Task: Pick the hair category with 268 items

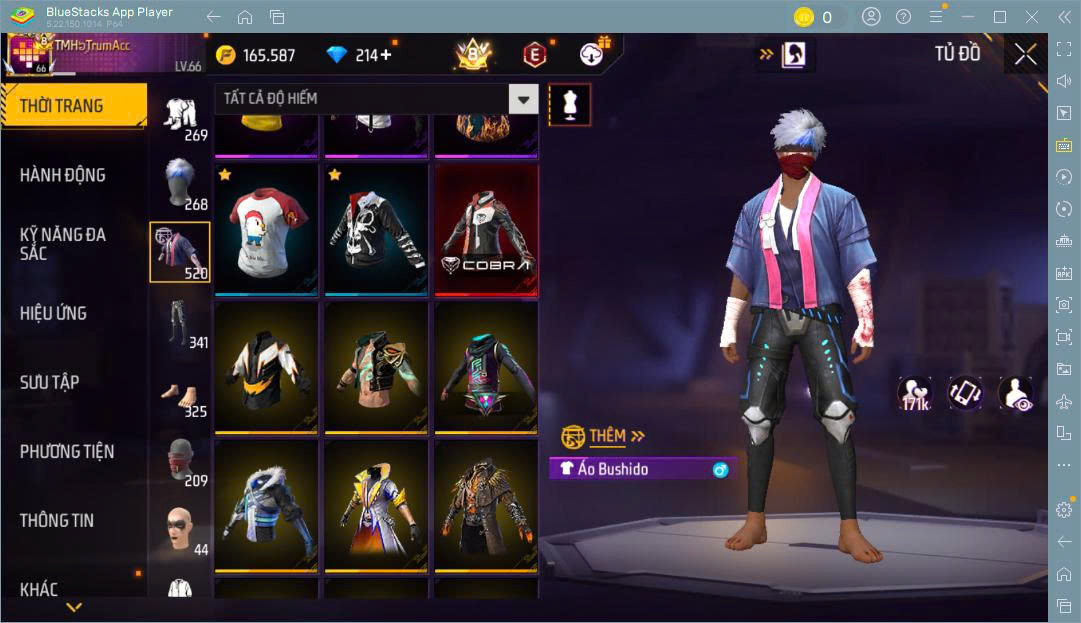Action: coord(181,184)
